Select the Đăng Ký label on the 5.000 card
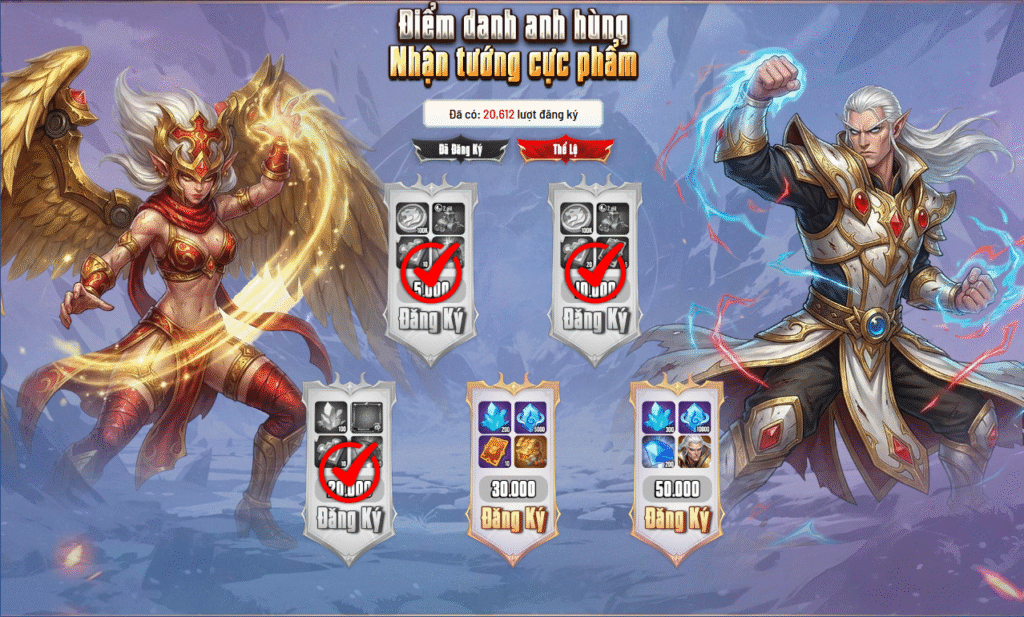 tap(431, 321)
